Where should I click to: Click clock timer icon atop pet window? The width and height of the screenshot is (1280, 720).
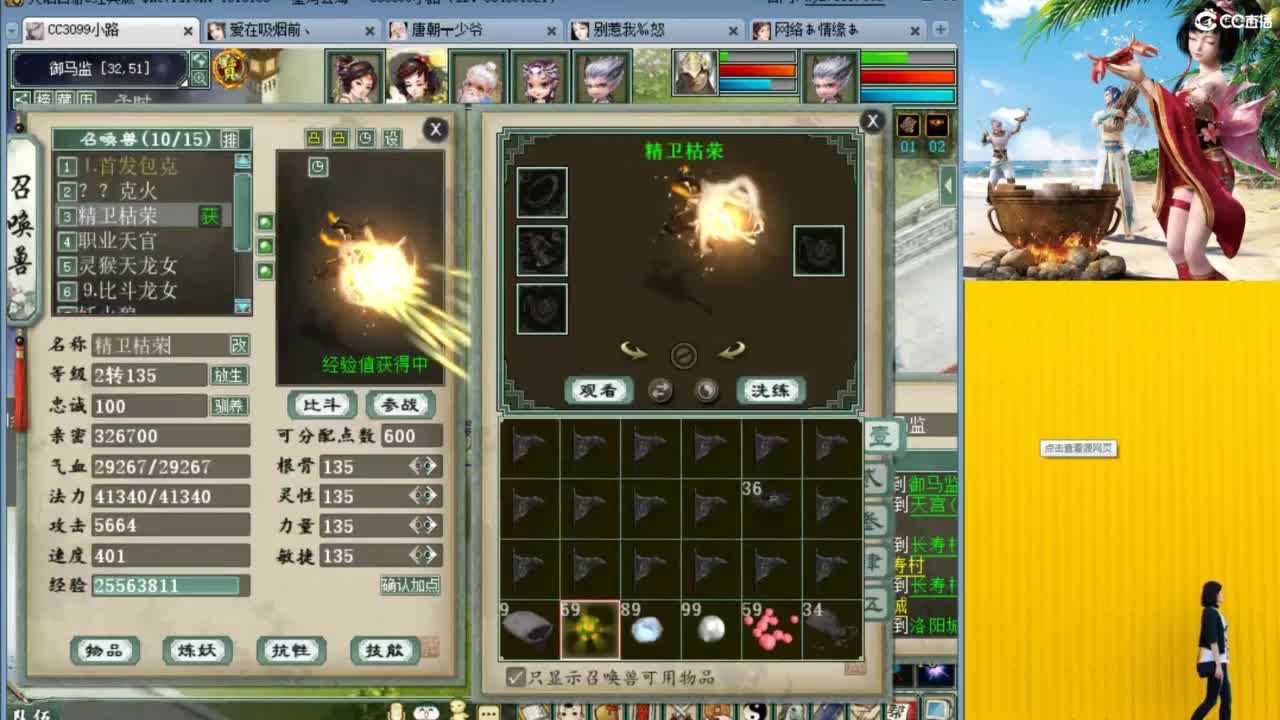point(364,136)
